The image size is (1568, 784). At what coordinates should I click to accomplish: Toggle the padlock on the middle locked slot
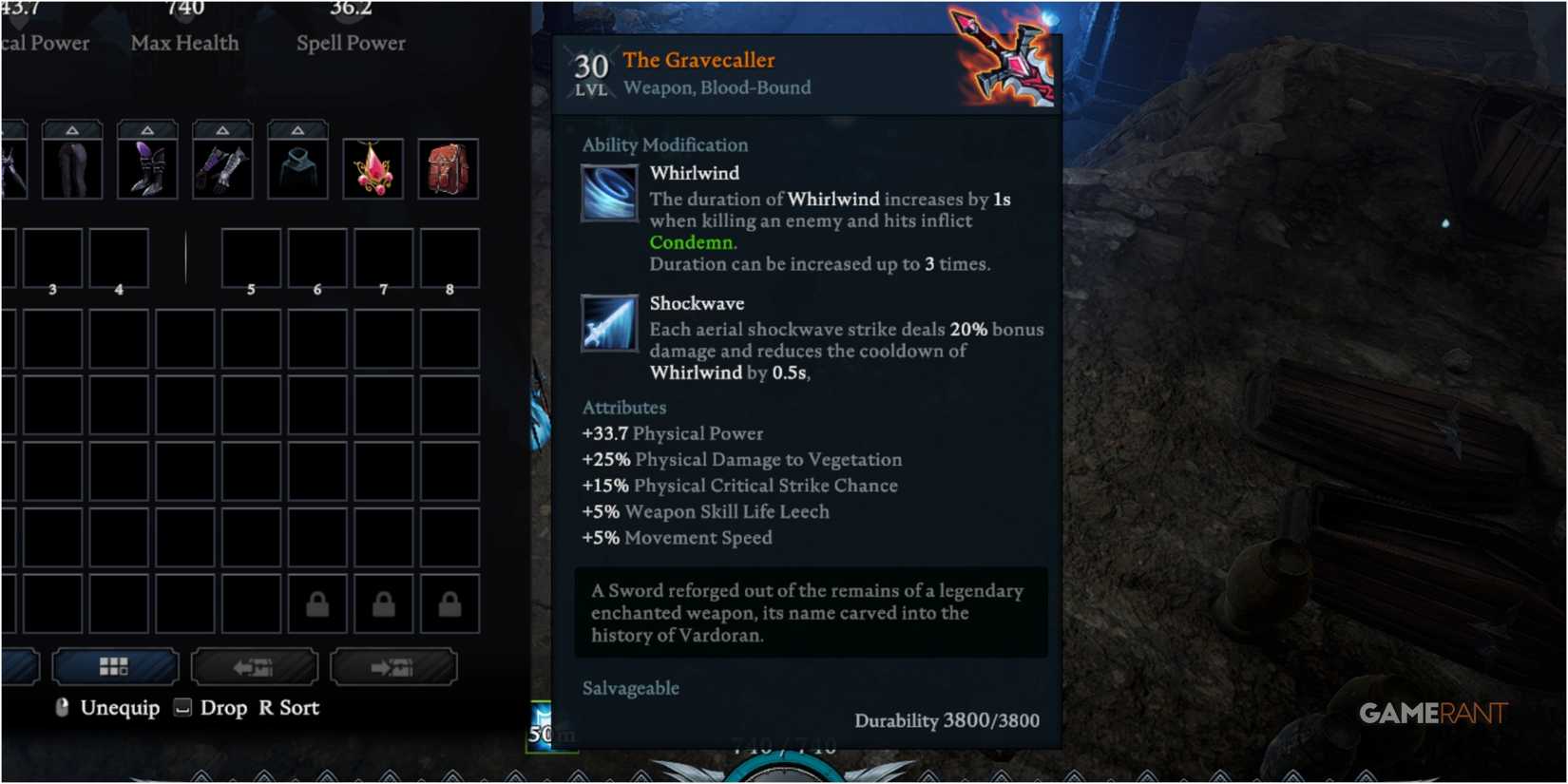pyautogui.click(x=383, y=602)
